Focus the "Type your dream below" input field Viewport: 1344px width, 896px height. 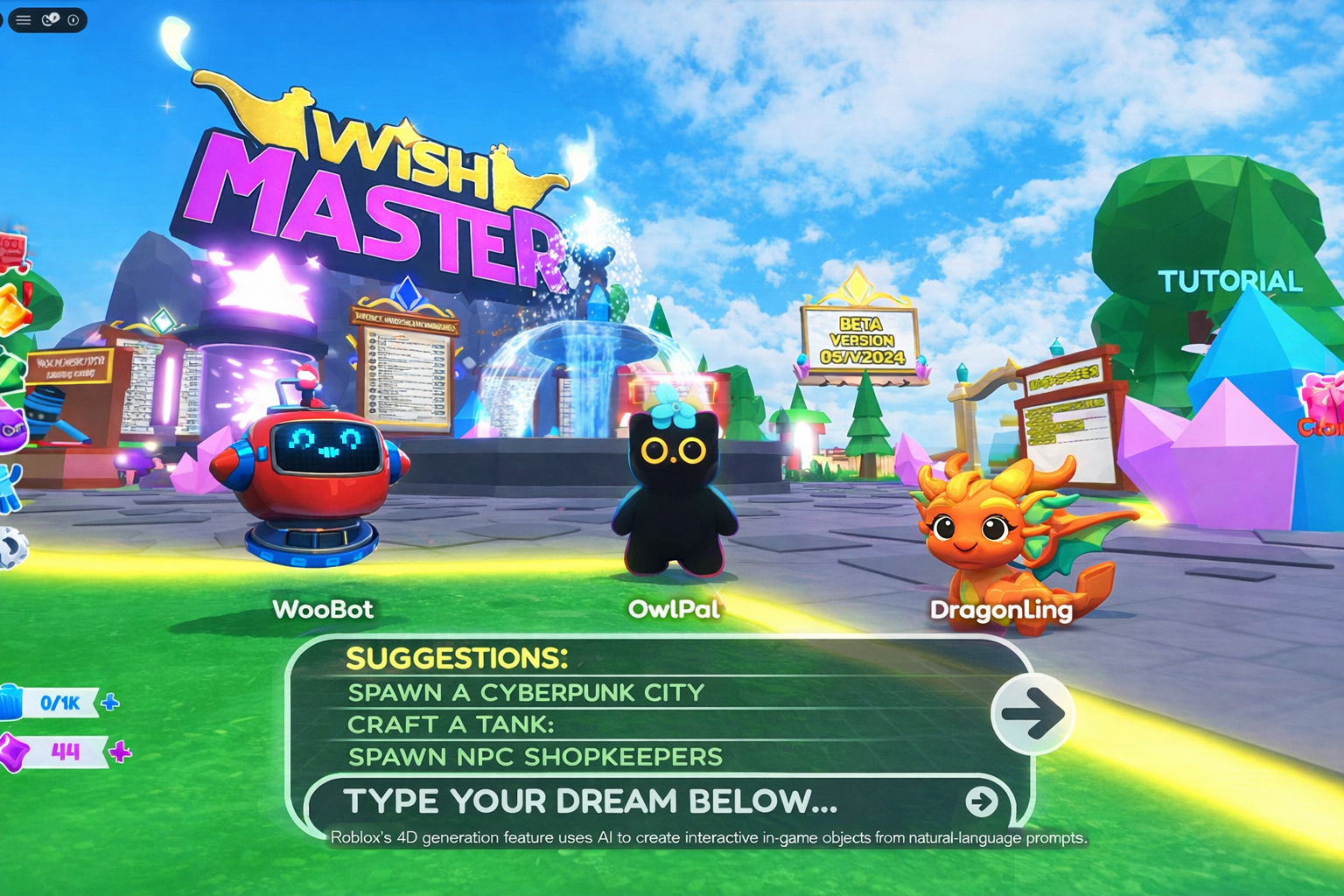[x=612, y=801]
